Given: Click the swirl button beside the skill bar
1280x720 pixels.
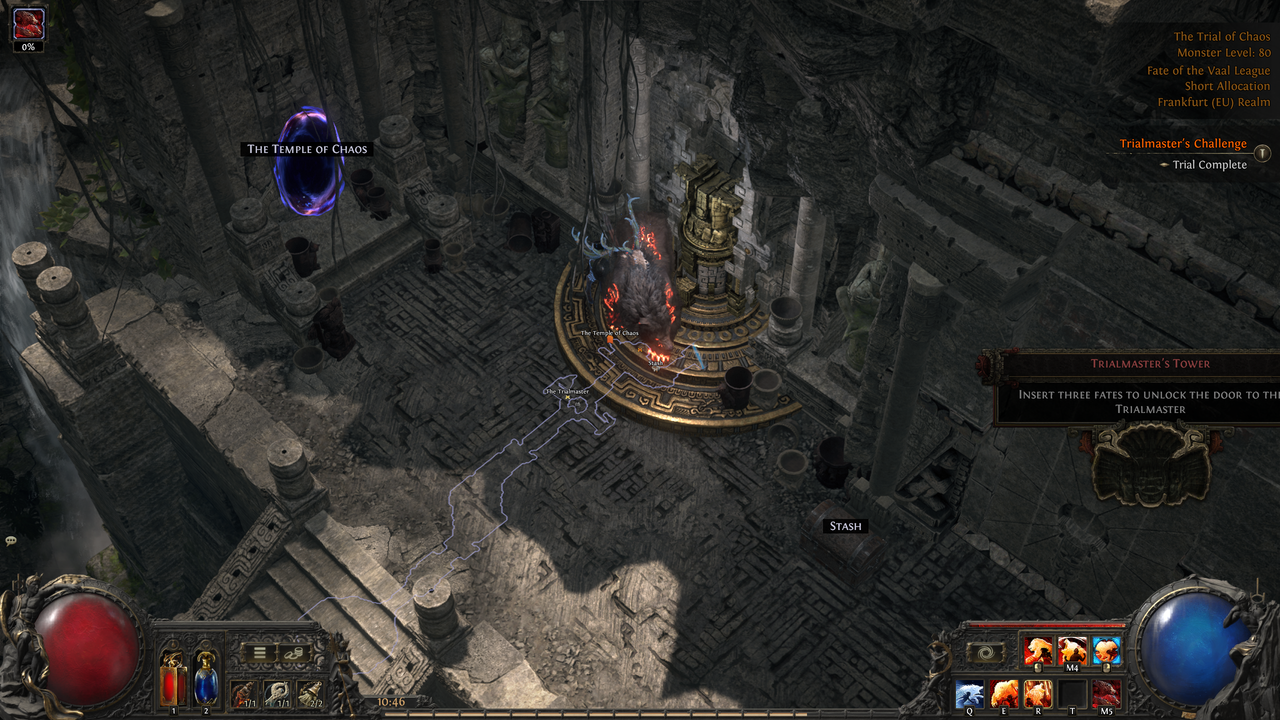Looking at the screenshot, I should pos(985,652).
